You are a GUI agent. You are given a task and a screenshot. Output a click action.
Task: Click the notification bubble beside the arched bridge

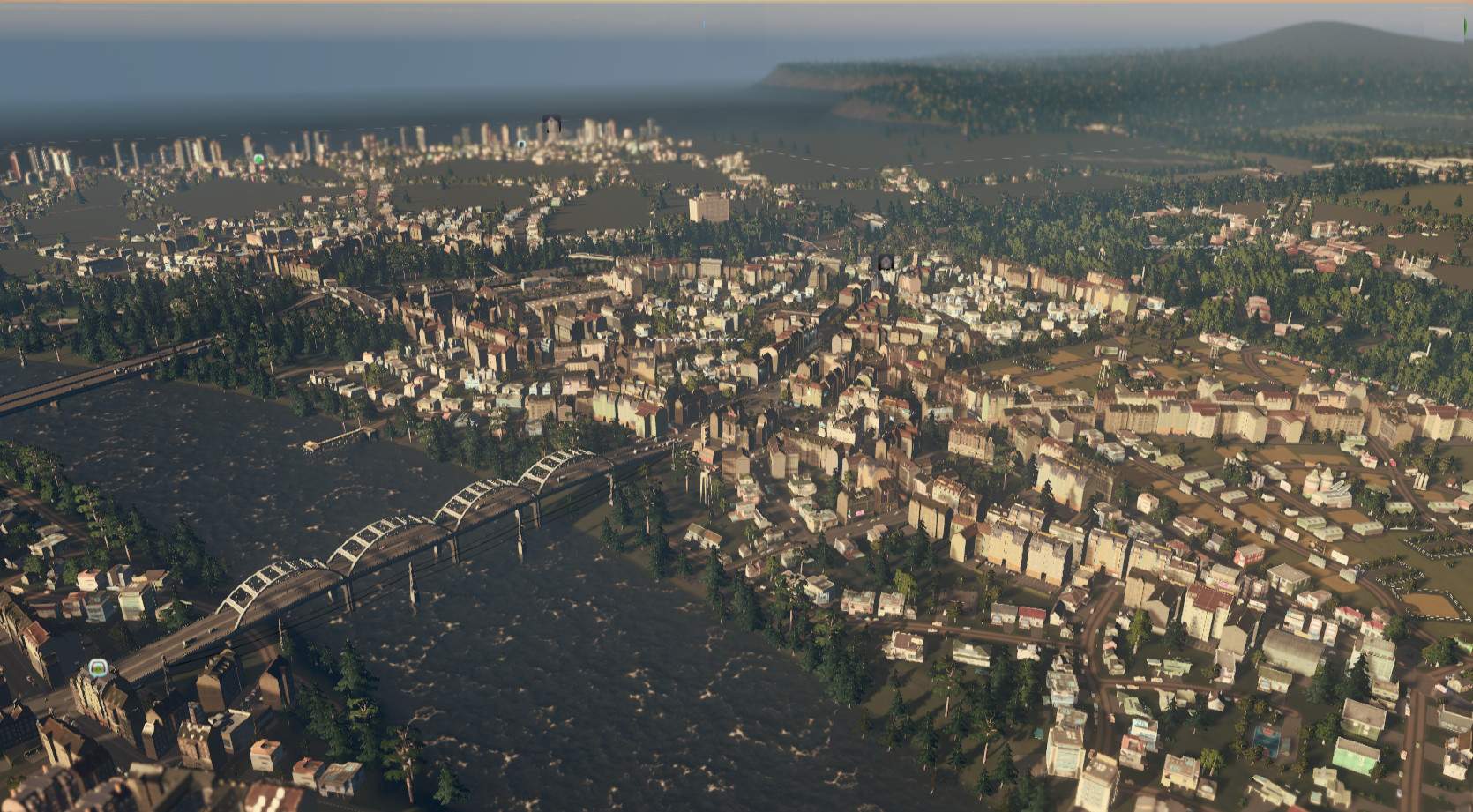tap(98, 667)
